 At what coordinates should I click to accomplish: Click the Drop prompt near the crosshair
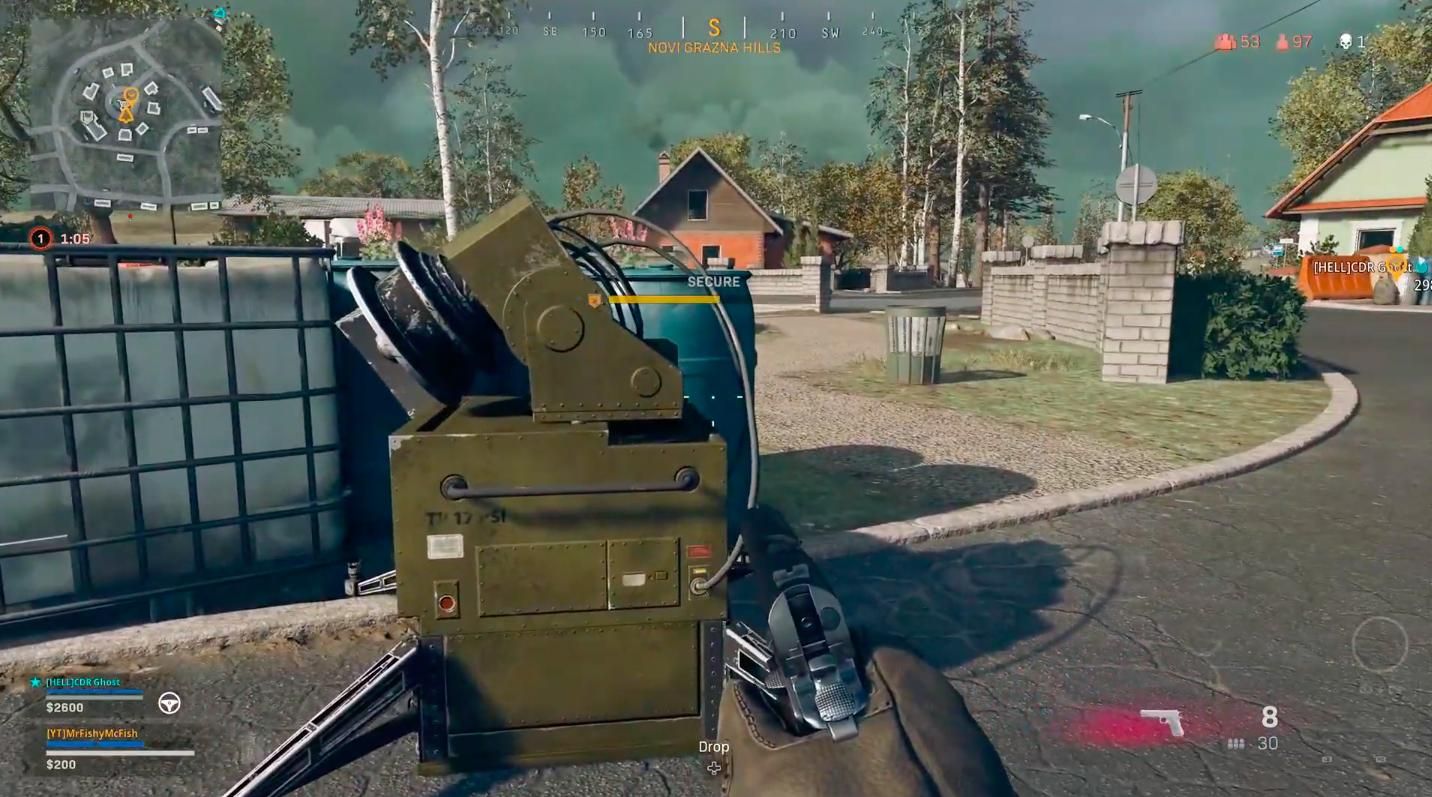714,746
